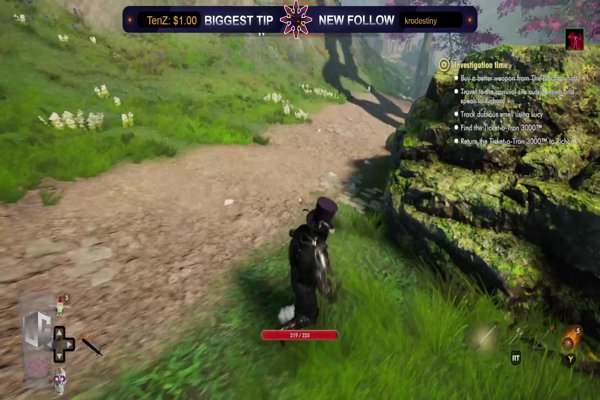Choose the pink-eyed skull quick item
This screenshot has width=600, height=400.
coord(60,378)
